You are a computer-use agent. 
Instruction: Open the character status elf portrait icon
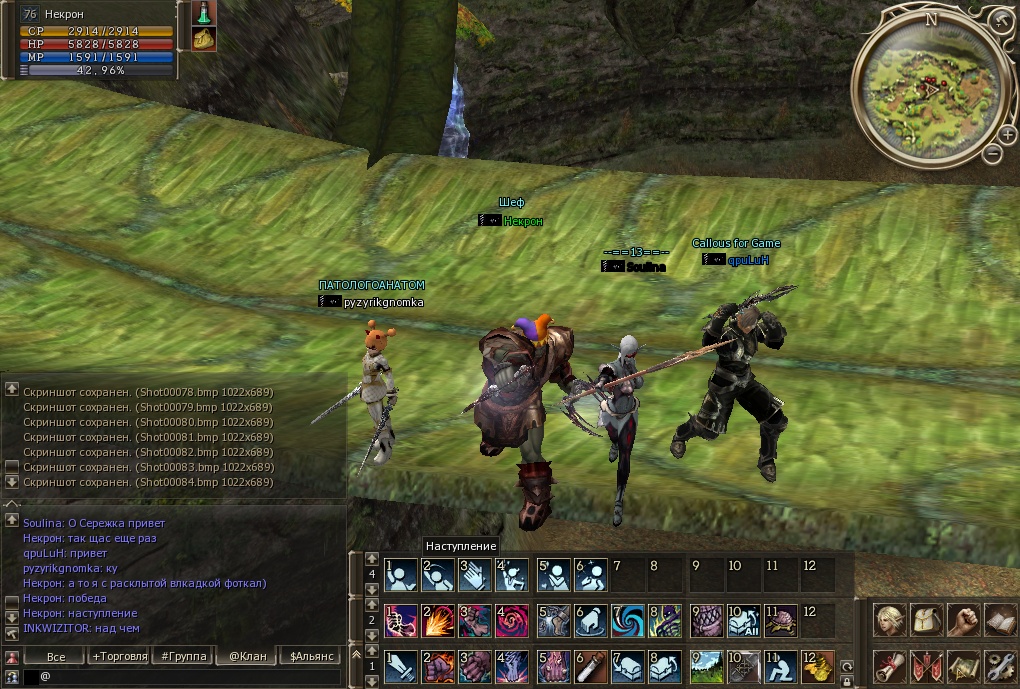[x=888, y=620]
